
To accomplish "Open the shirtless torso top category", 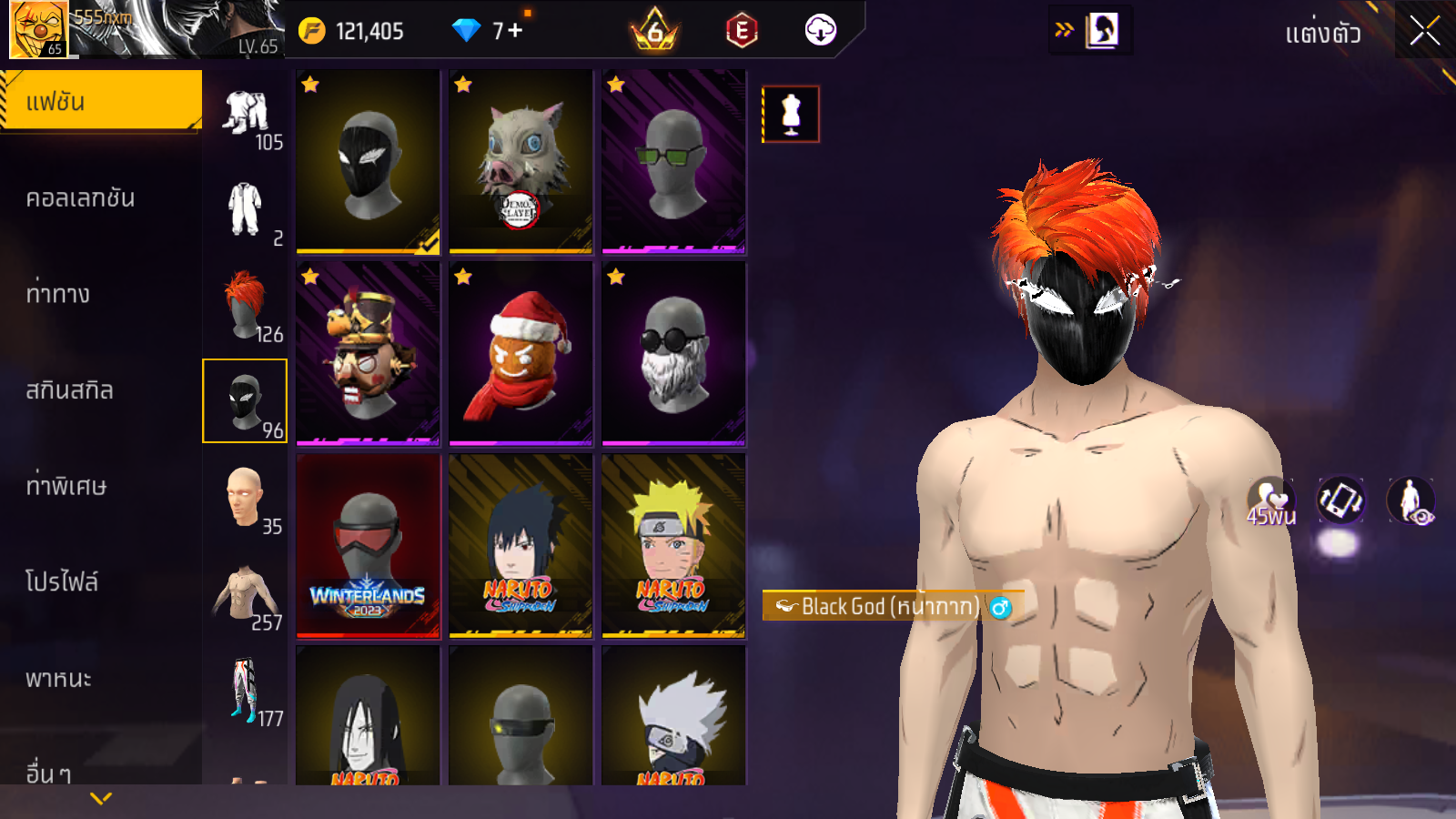I will [245, 594].
